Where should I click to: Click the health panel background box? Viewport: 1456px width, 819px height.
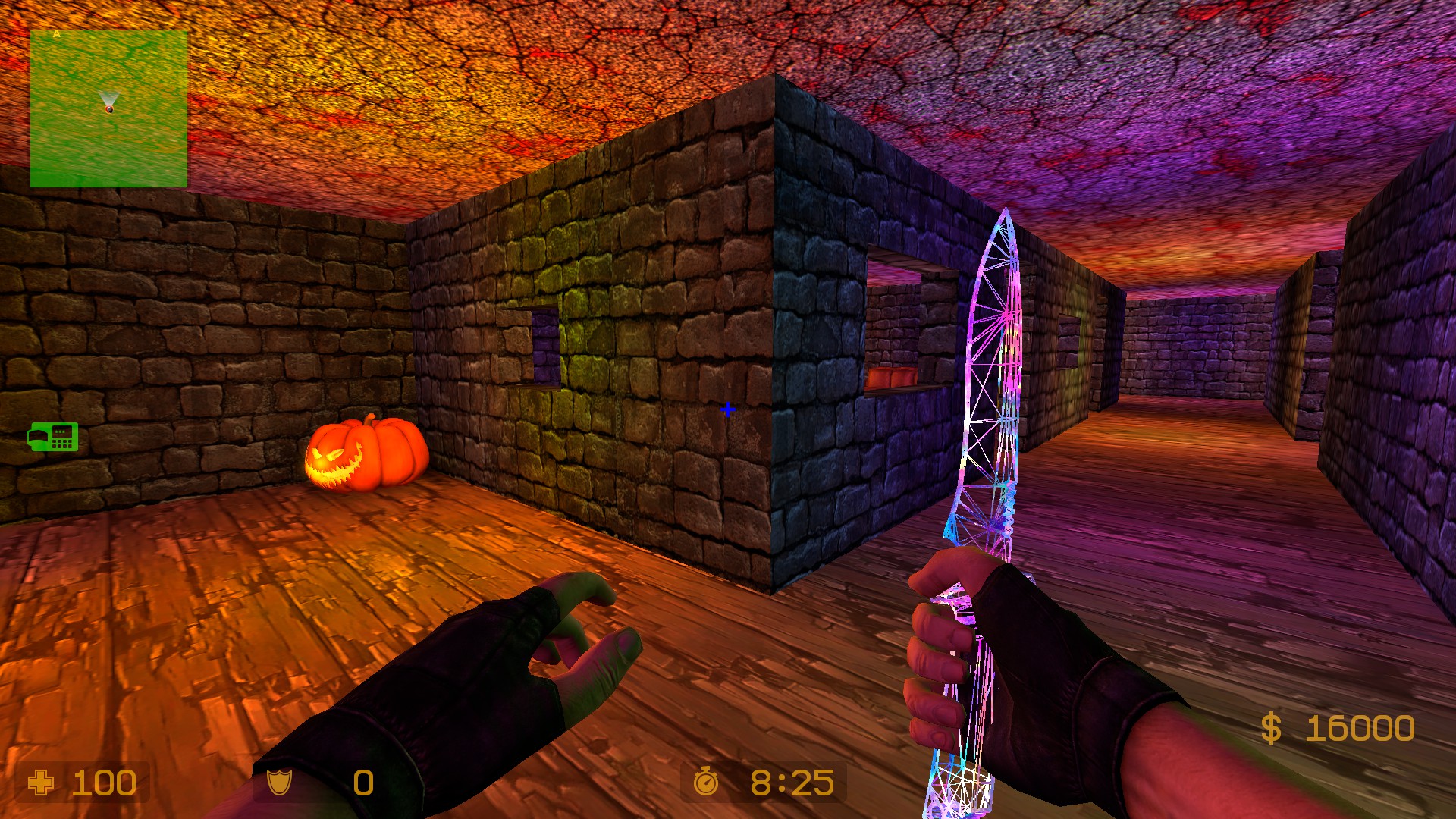click(x=83, y=783)
